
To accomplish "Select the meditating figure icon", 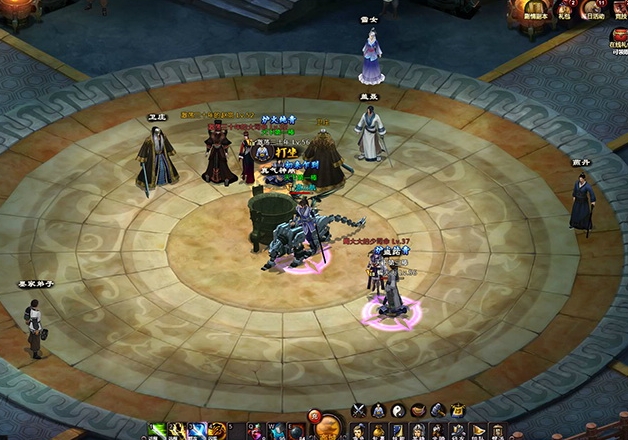I will click(x=379, y=409).
